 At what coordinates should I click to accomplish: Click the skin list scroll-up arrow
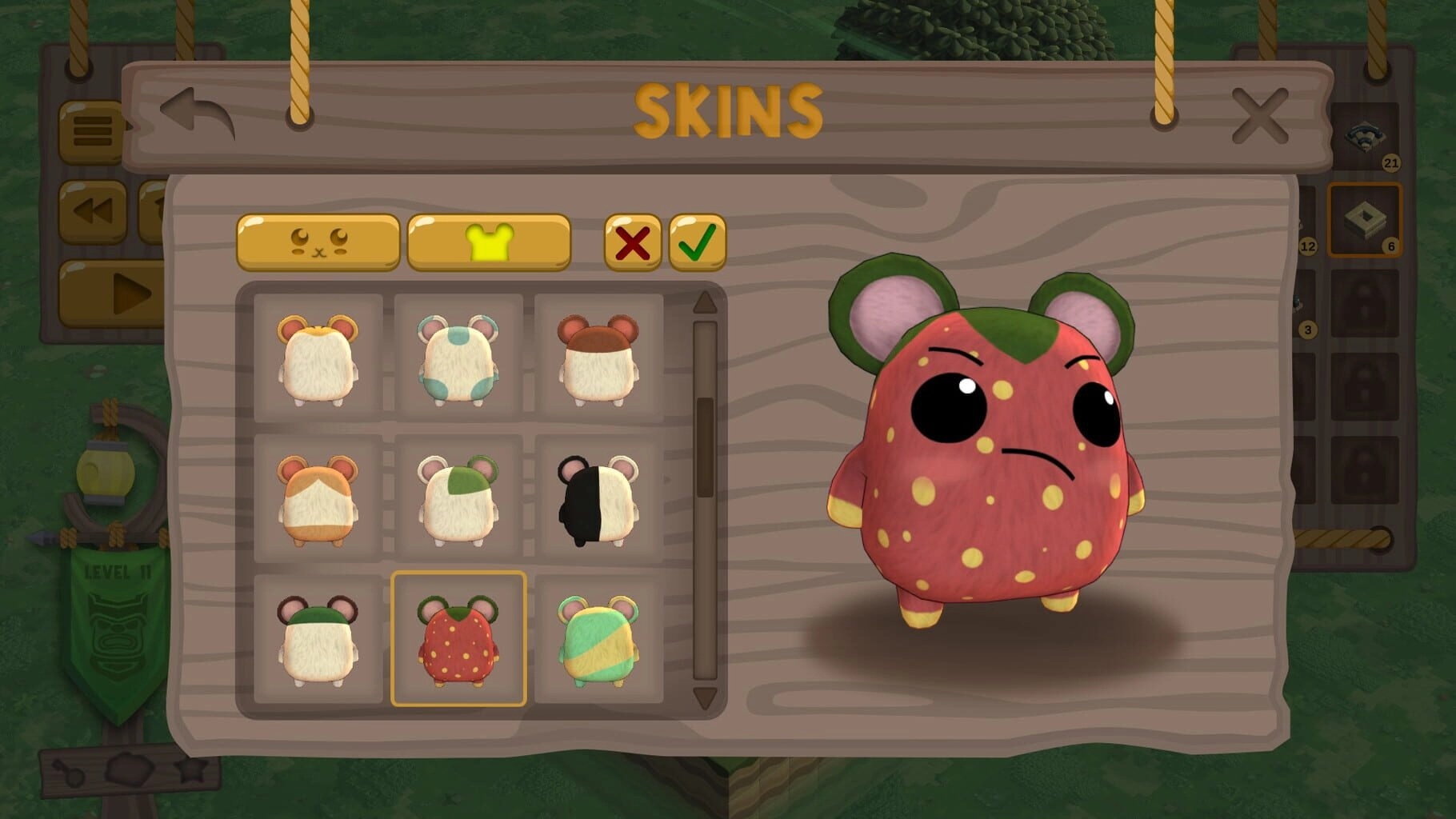(705, 302)
